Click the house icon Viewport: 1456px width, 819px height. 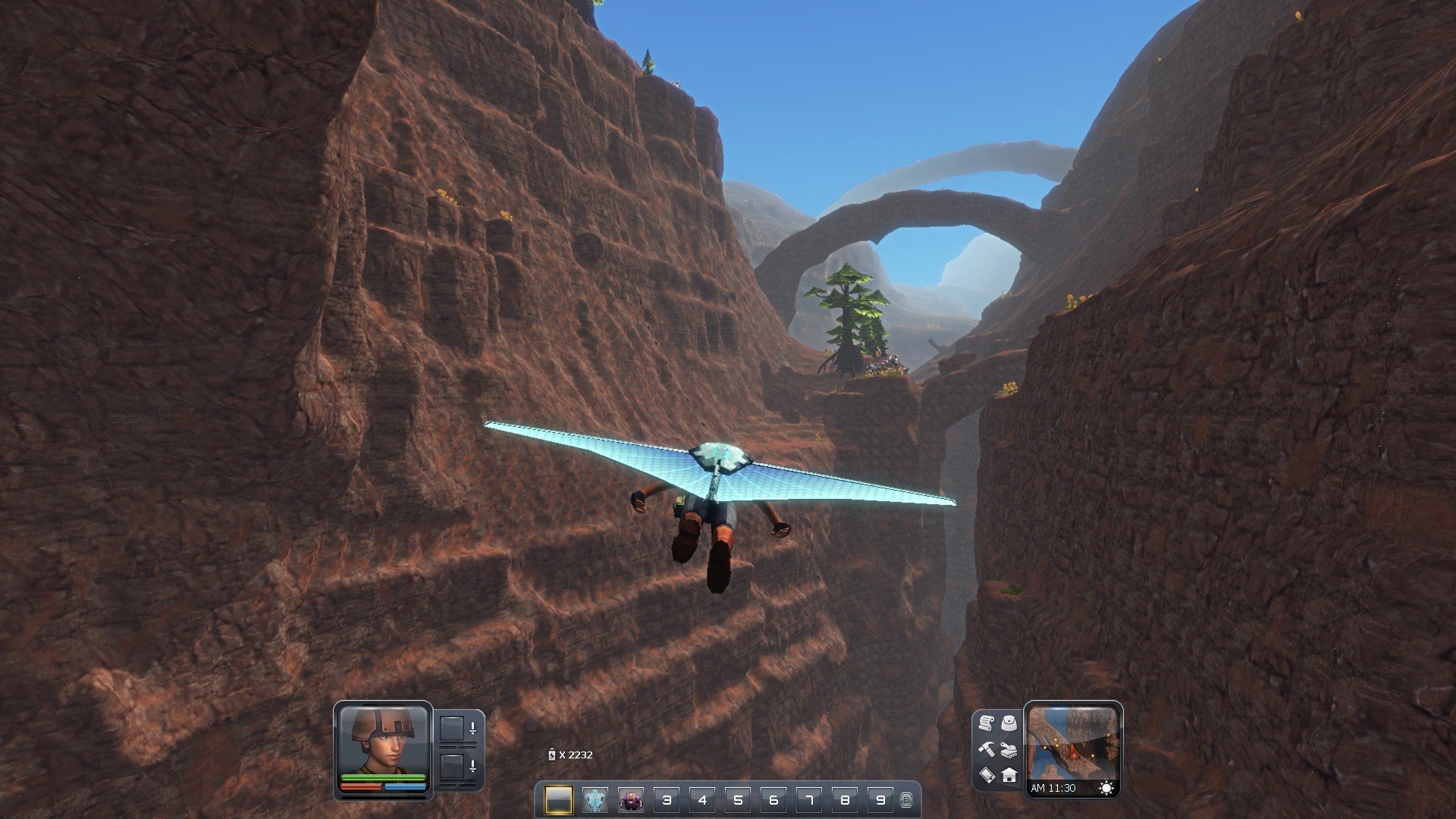pos(1009,774)
